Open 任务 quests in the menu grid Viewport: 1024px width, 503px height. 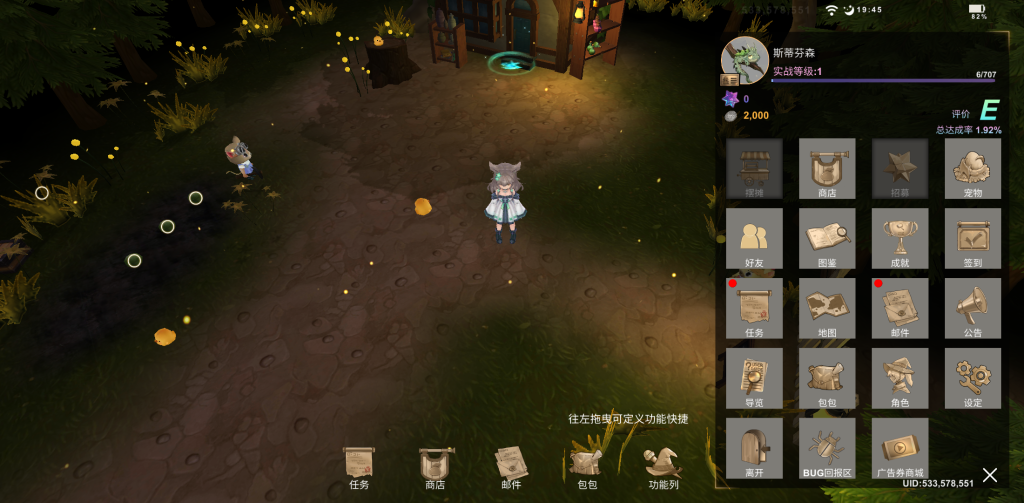tap(754, 308)
